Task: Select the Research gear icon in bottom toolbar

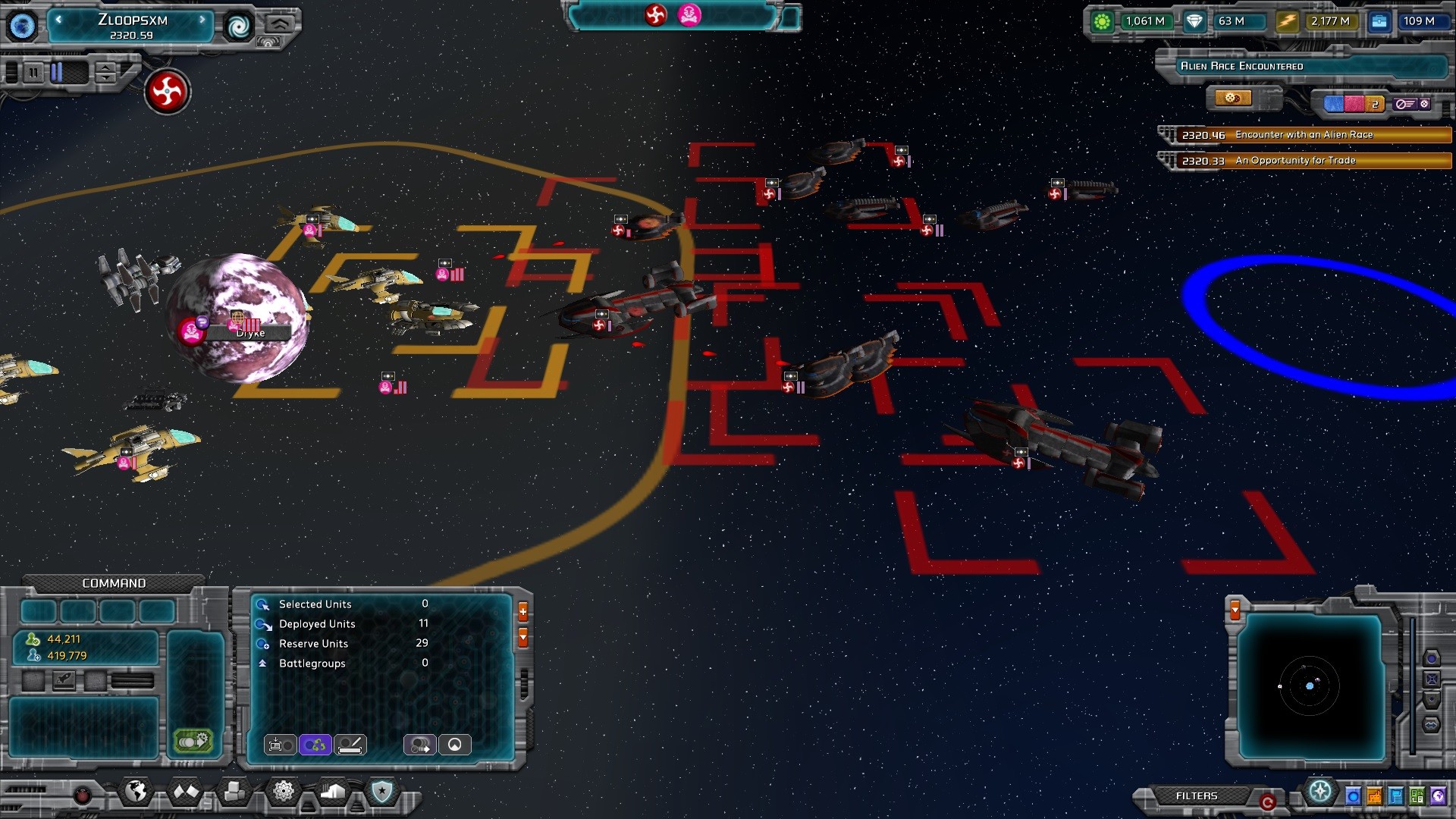Action: tap(283, 790)
